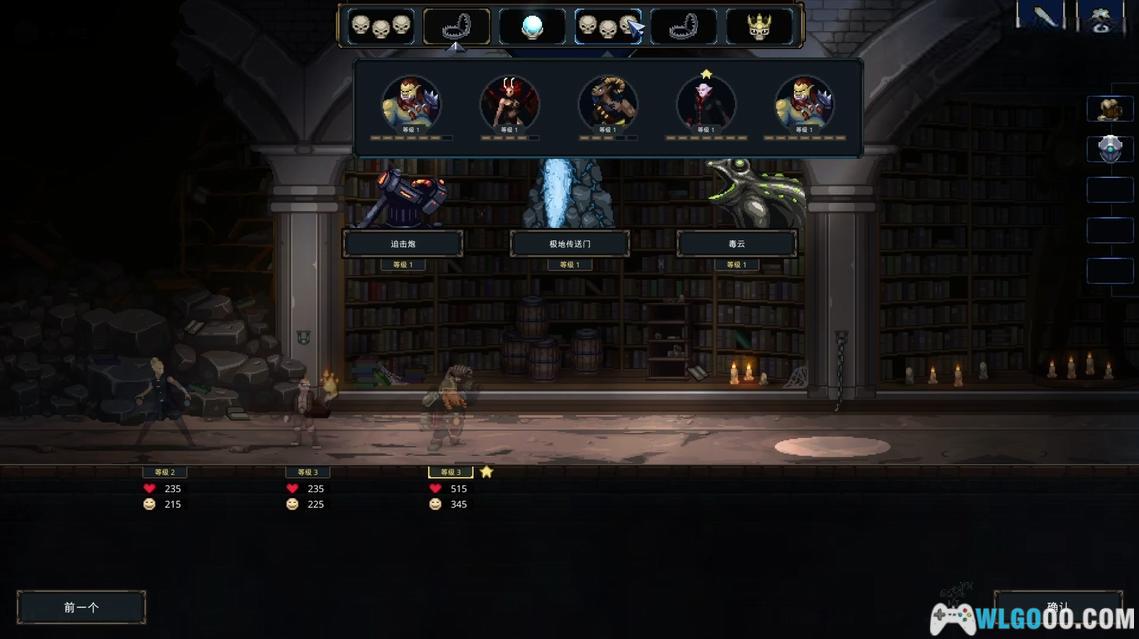
Task: Confirm the setup with the 确认 button
Action: point(1058,607)
